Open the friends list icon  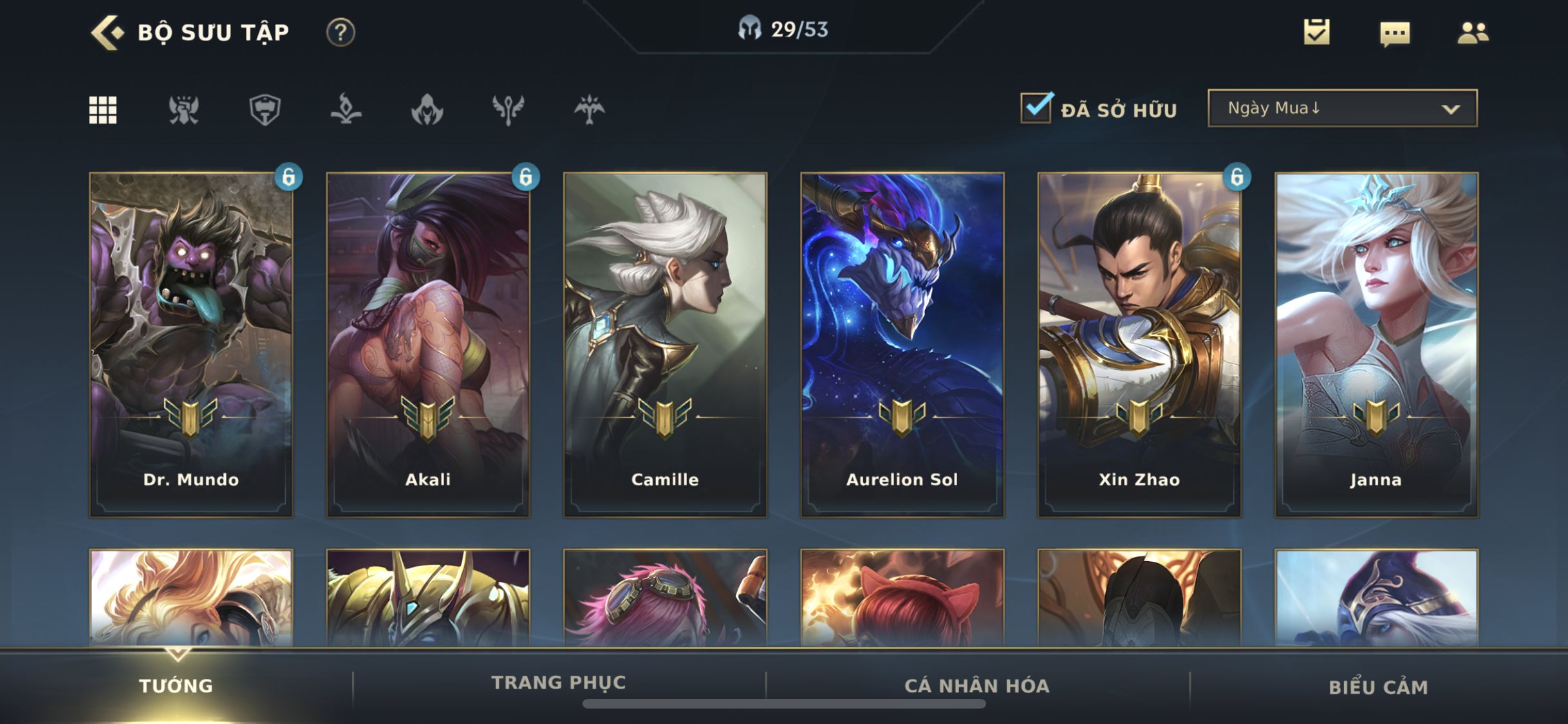(x=1473, y=33)
